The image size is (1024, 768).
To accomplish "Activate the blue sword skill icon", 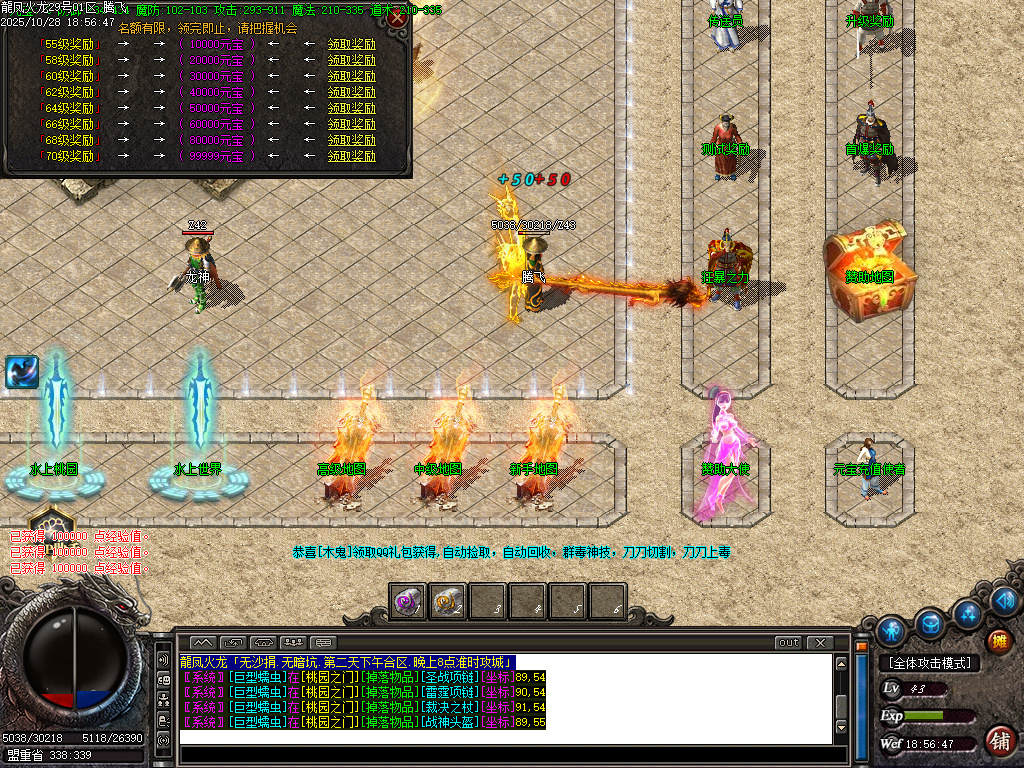I will 21,372.
